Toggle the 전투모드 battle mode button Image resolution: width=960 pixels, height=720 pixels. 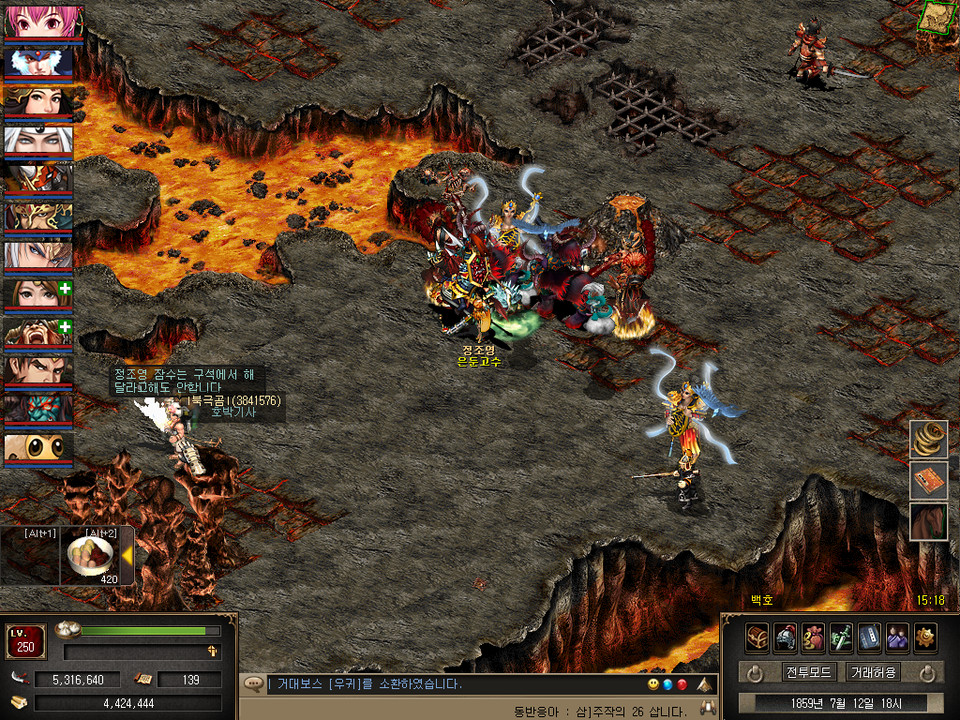tap(809, 672)
